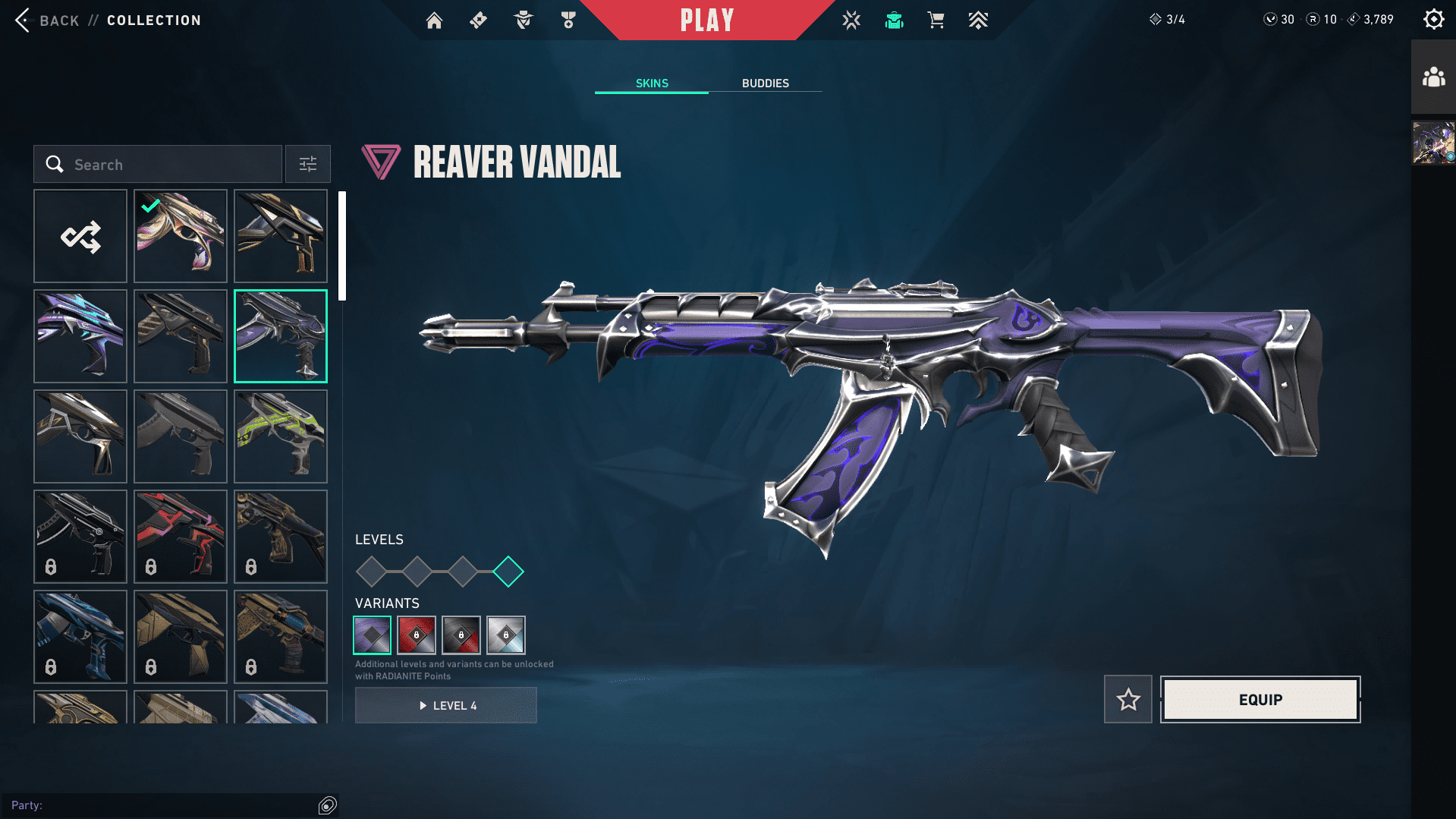Open the home screen icon
The image size is (1456, 819).
click(434, 20)
